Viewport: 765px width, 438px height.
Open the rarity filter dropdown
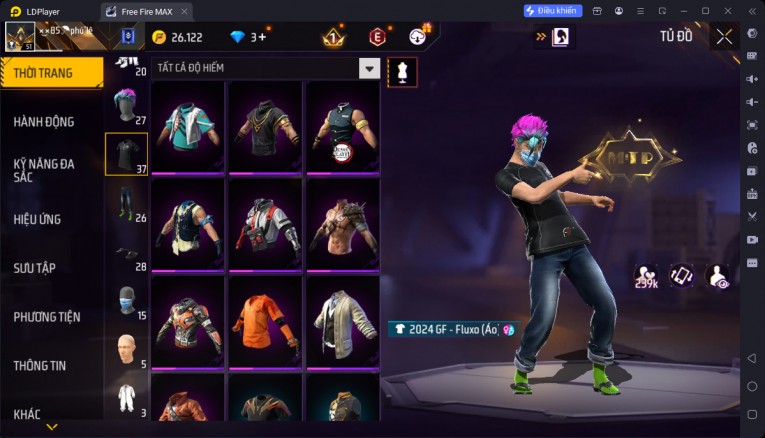(x=370, y=69)
